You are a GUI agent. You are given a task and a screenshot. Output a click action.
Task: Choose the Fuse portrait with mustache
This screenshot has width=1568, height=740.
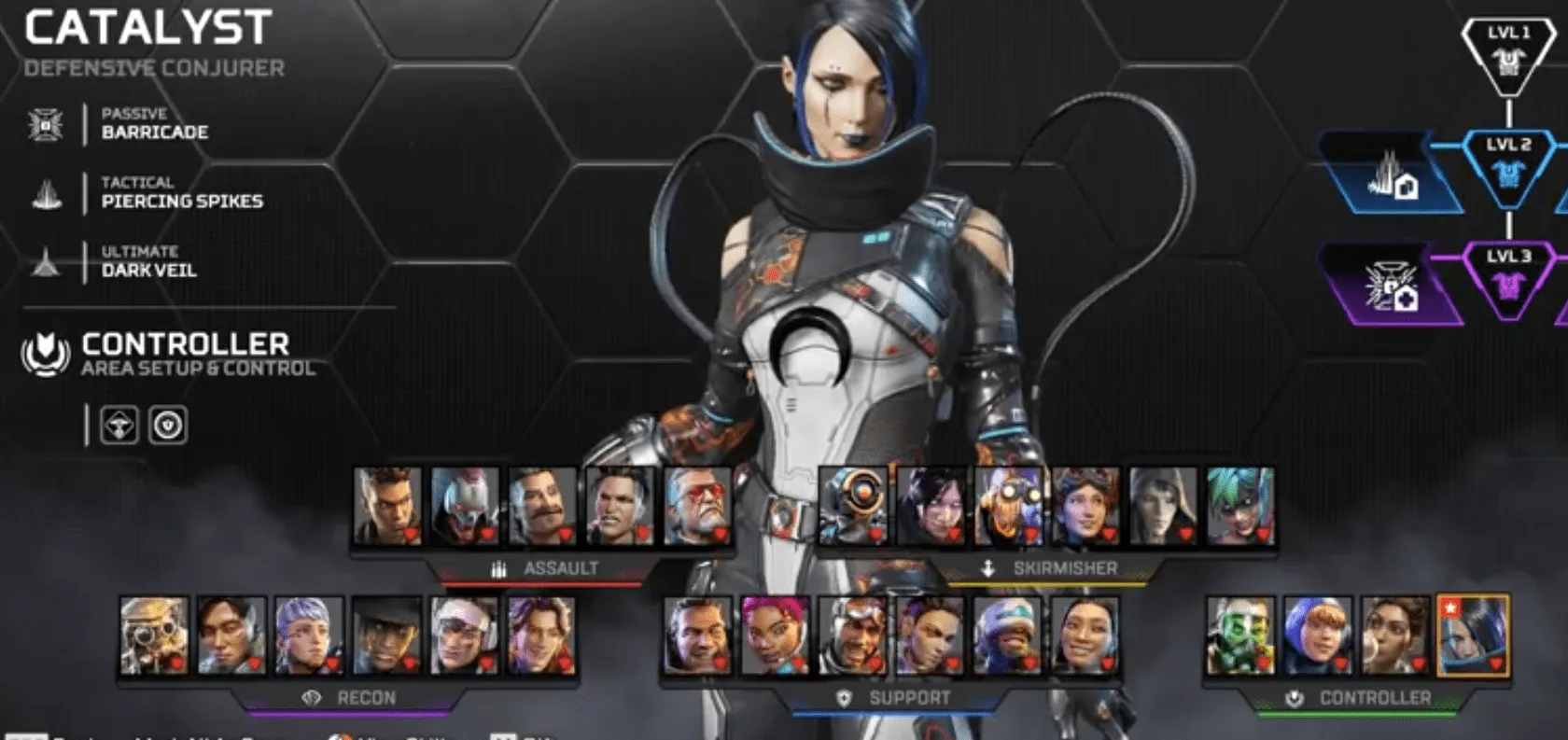coord(542,506)
